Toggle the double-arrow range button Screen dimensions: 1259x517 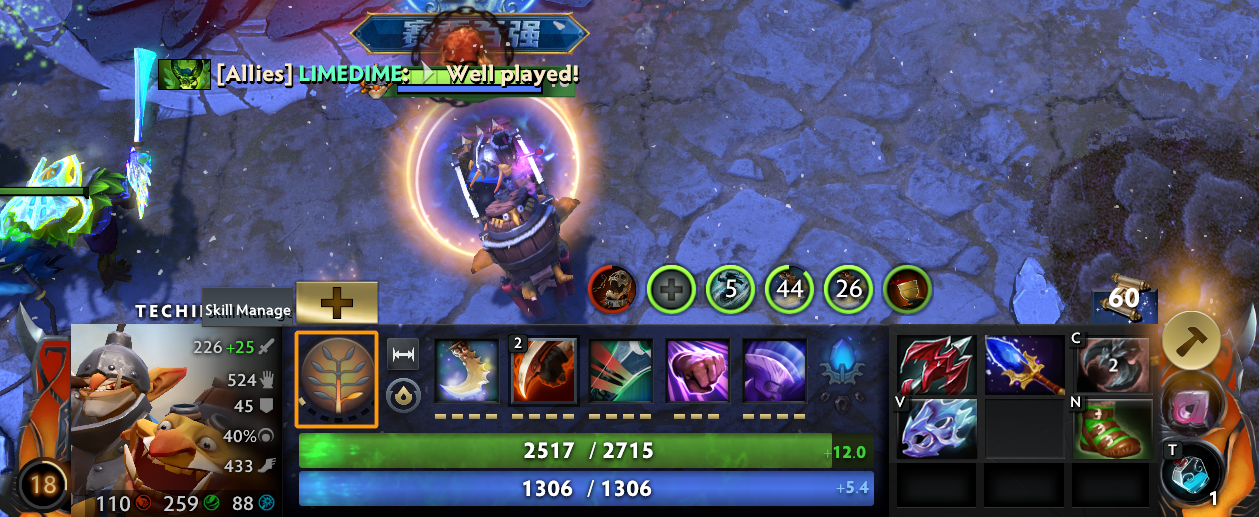point(403,355)
